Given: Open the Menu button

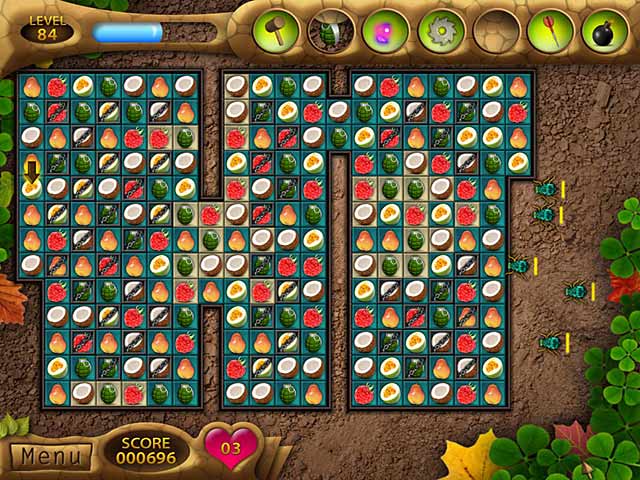Looking at the screenshot, I should (50, 456).
